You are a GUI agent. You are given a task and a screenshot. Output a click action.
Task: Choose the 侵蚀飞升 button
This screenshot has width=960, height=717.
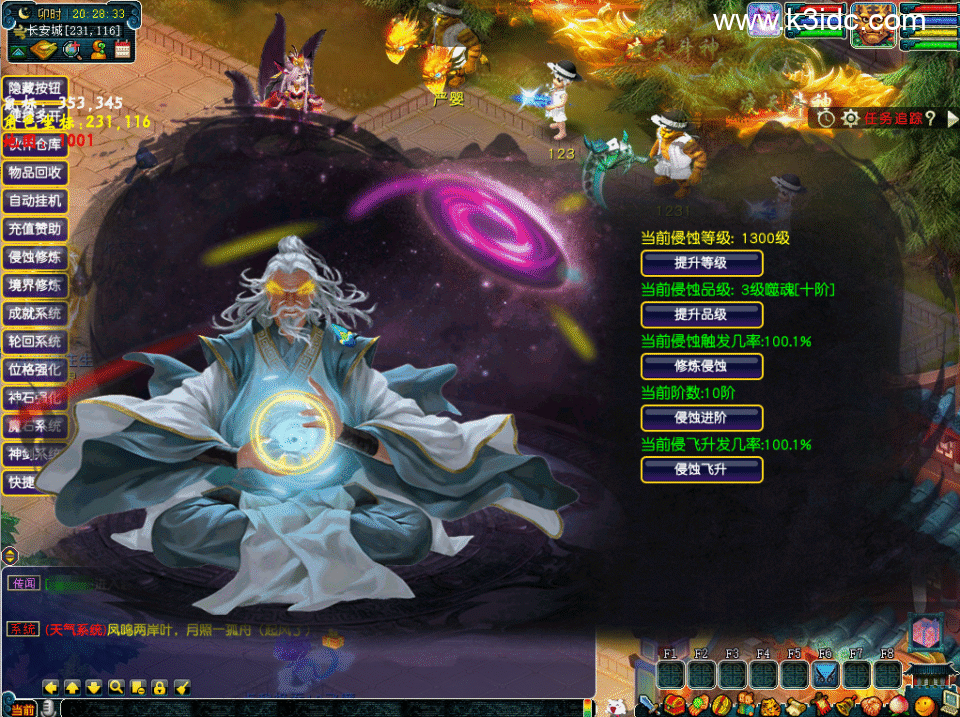point(701,470)
